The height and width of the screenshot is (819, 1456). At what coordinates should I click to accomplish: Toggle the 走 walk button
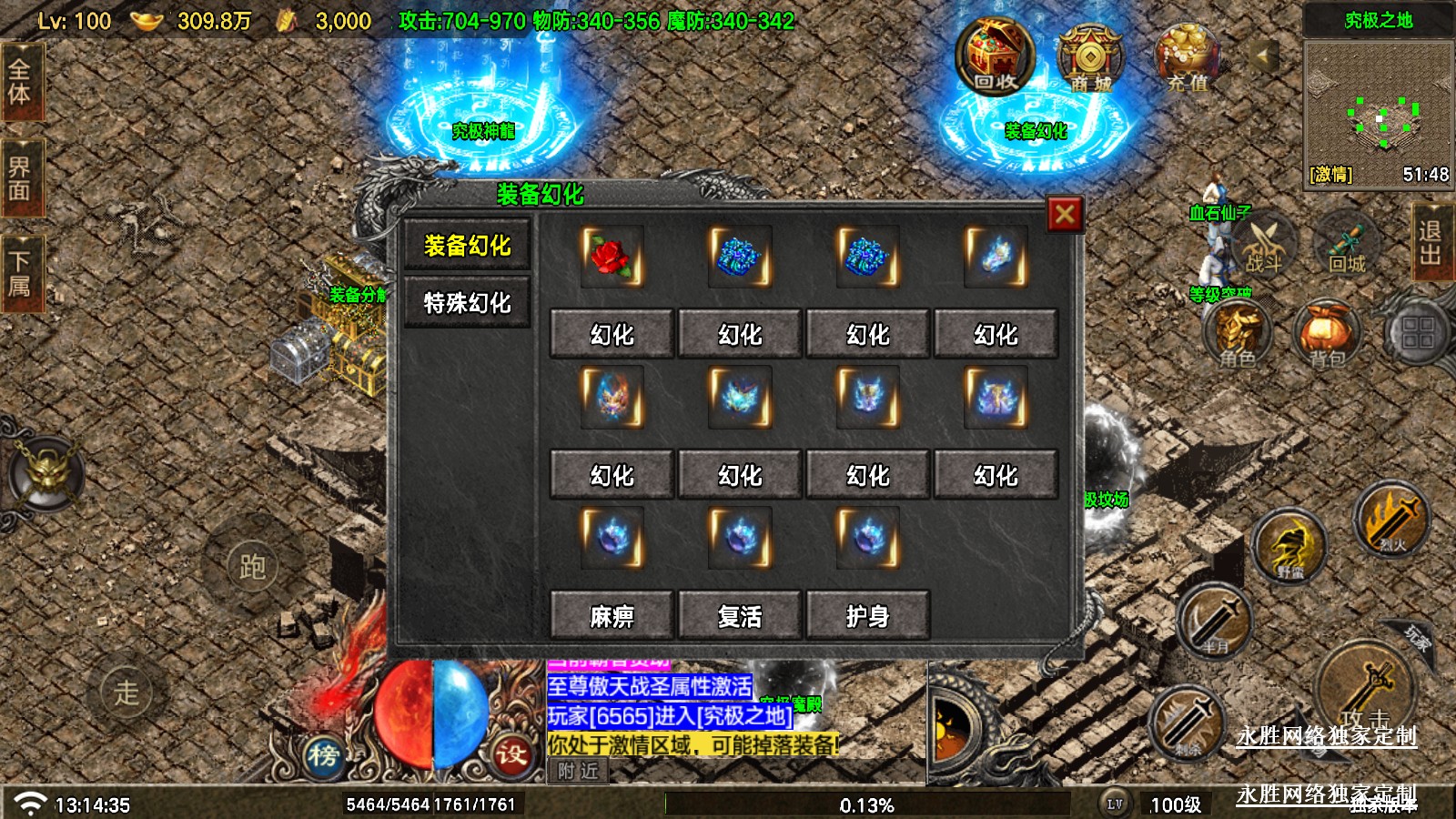click(126, 693)
